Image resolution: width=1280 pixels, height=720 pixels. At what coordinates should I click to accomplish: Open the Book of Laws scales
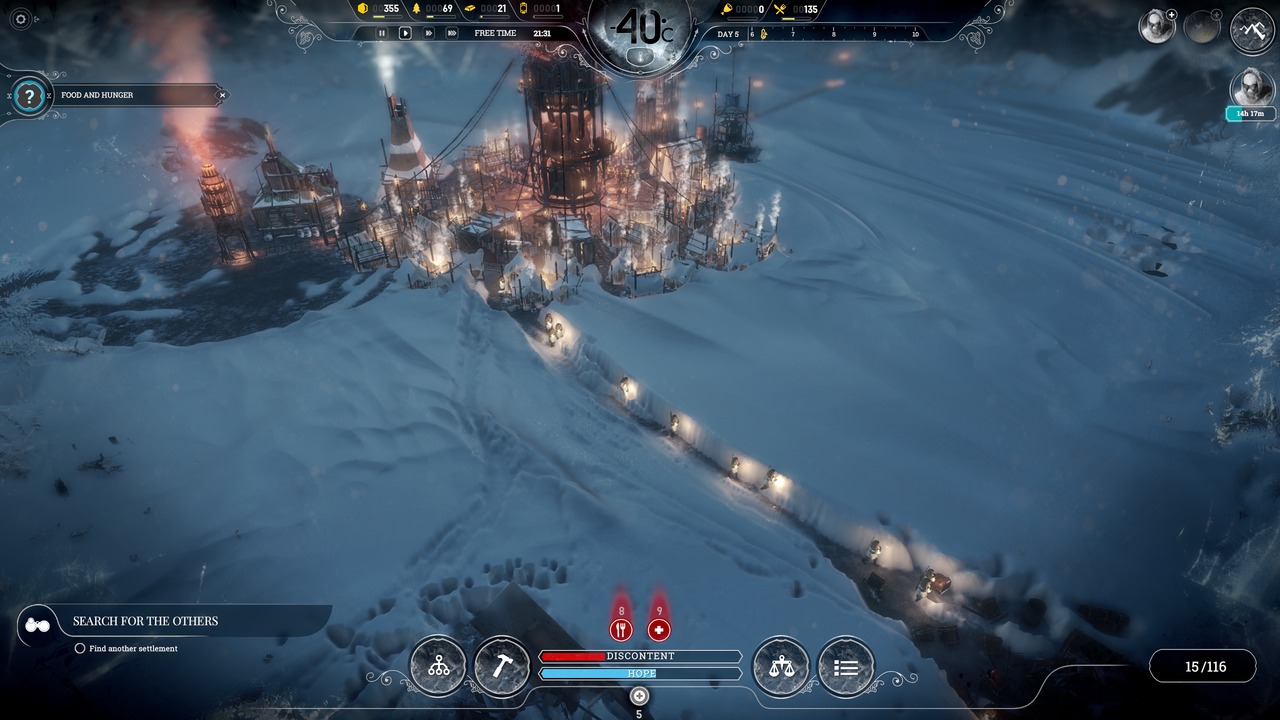781,666
